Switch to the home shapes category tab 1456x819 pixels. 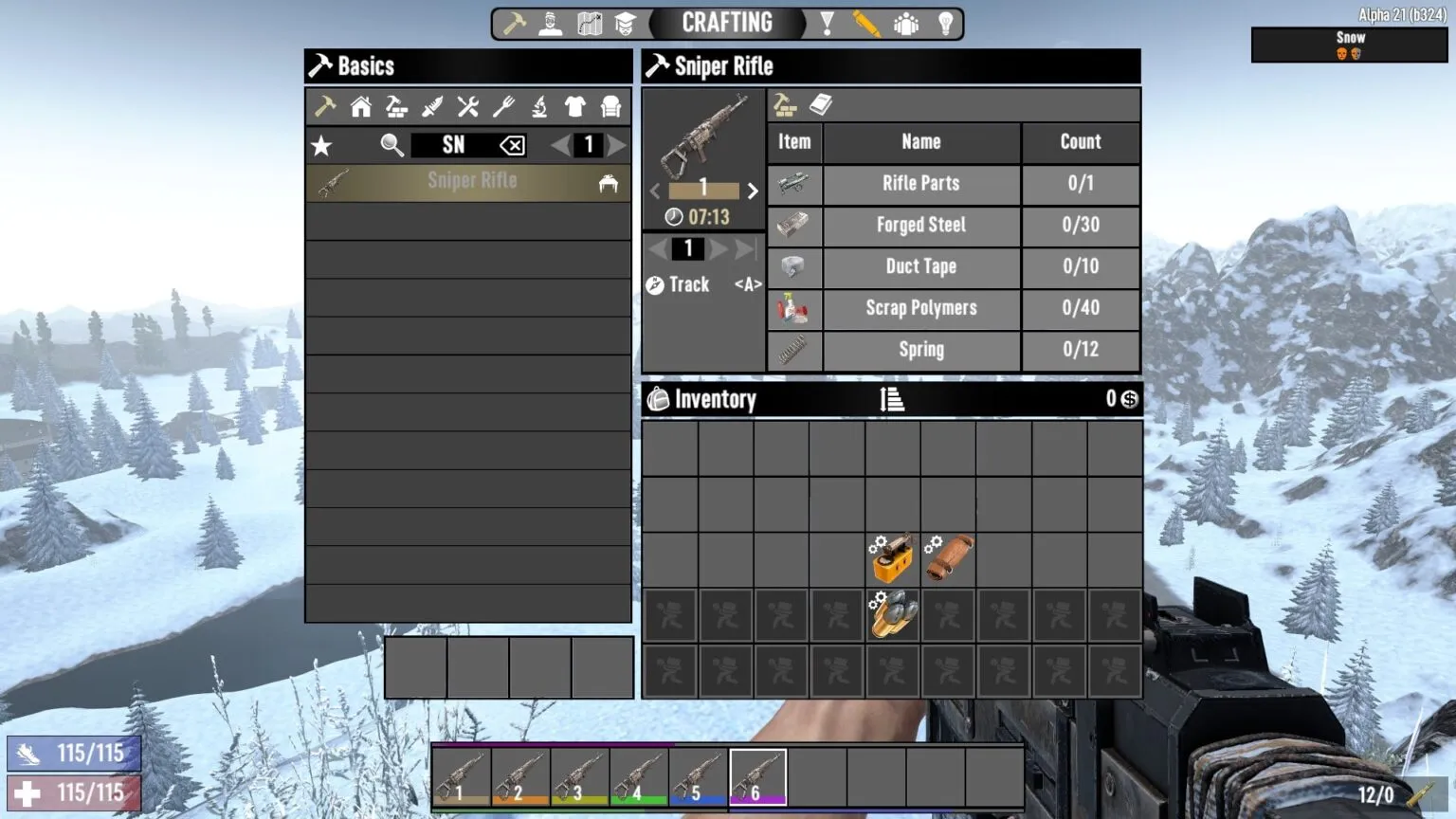coord(361,106)
